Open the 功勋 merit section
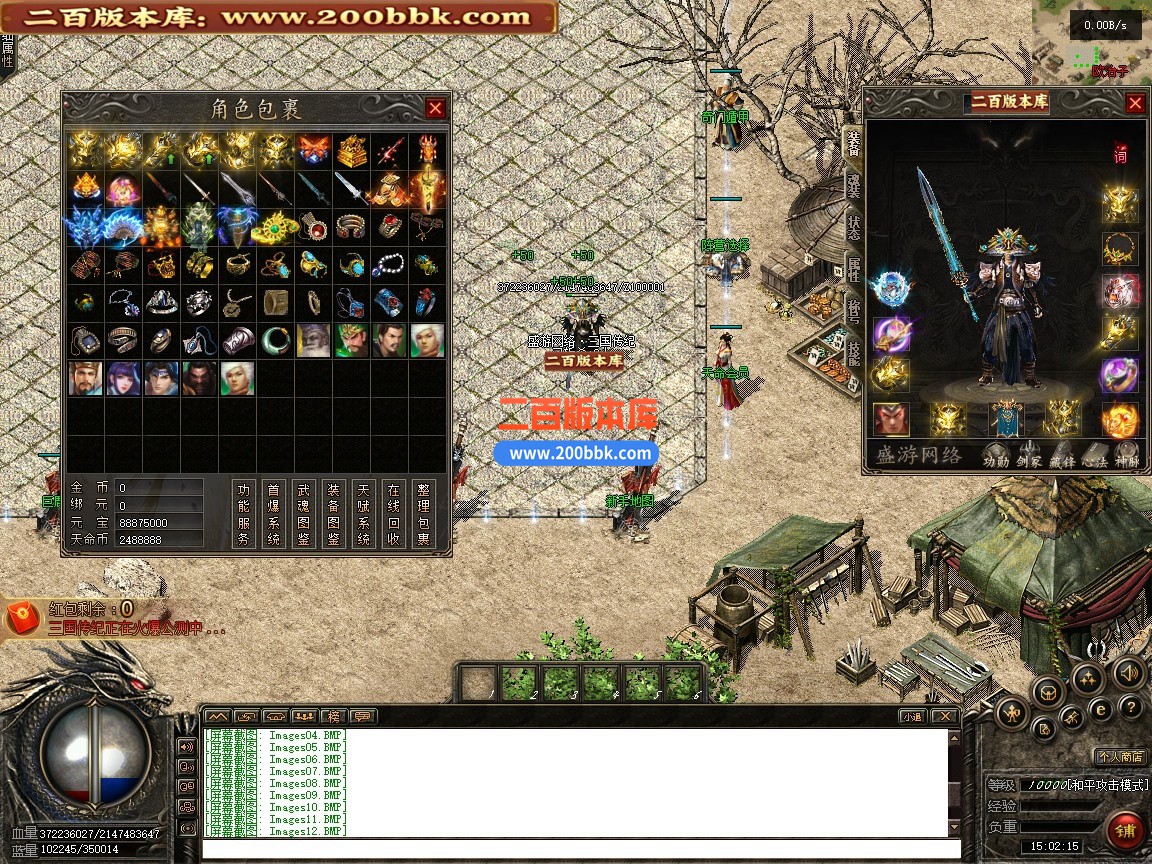 (995, 460)
